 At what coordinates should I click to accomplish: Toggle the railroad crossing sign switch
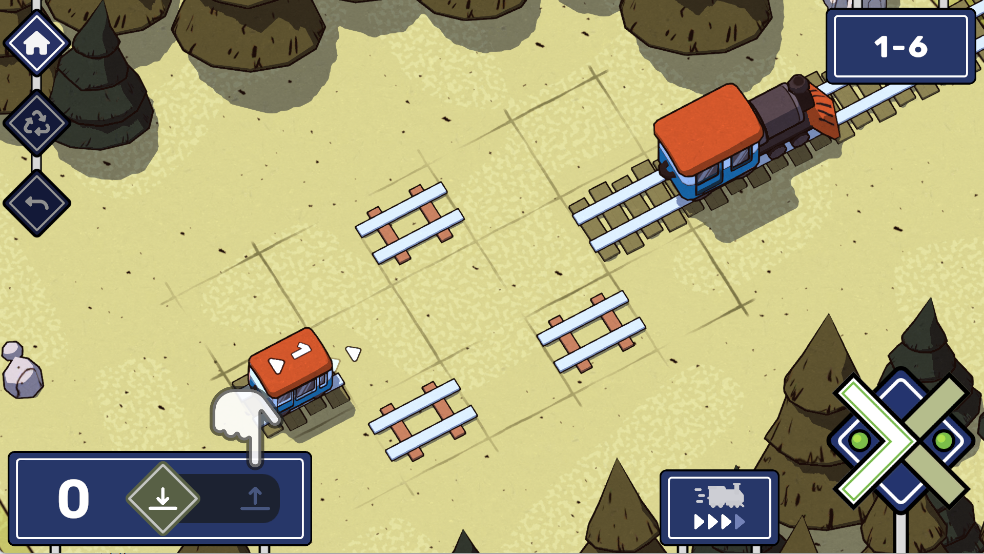pyautogui.click(x=902, y=440)
